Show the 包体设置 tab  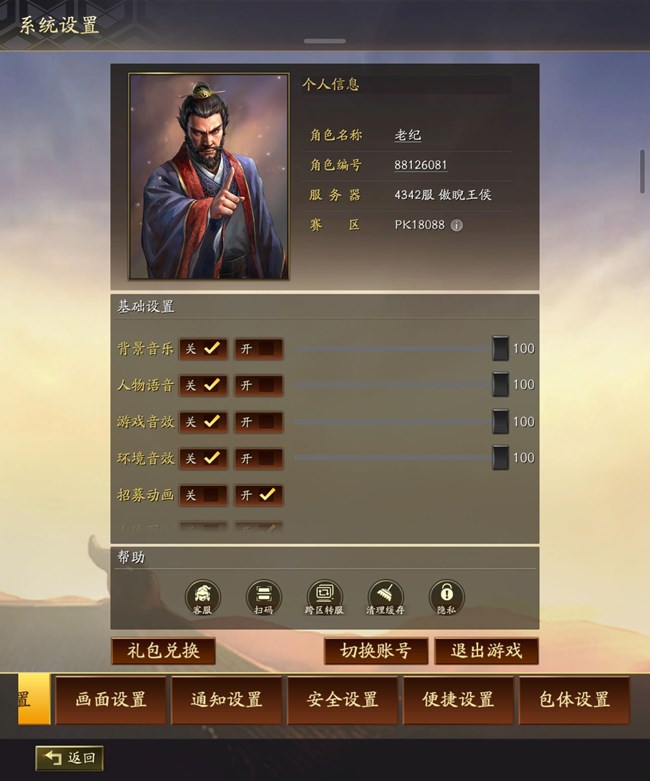[574, 700]
